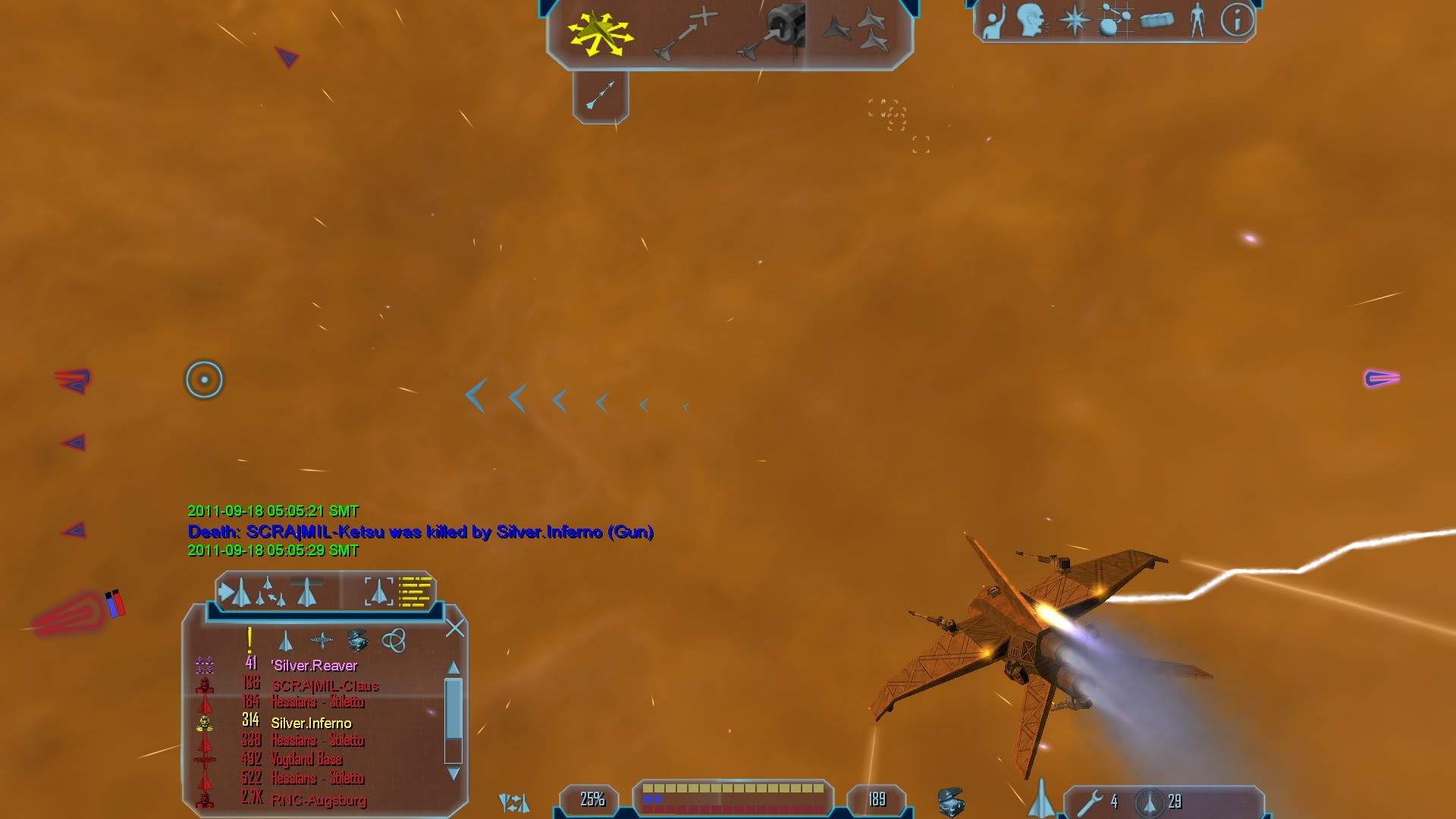The height and width of the screenshot is (819, 1456).
Task: Activate the yellow Free Flight maneuver icon
Action: pos(601,33)
